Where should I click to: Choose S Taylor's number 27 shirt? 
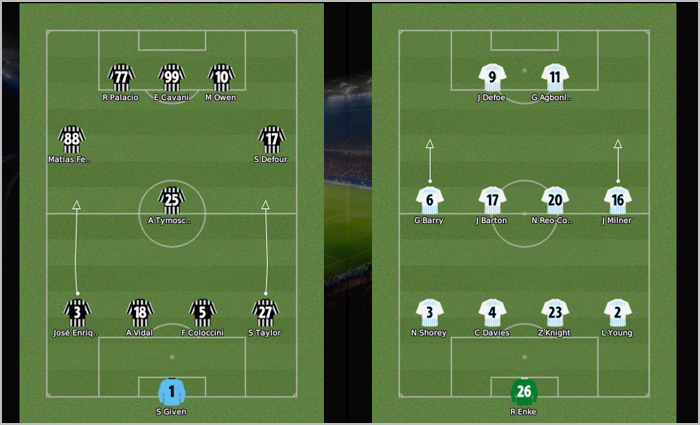point(265,312)
